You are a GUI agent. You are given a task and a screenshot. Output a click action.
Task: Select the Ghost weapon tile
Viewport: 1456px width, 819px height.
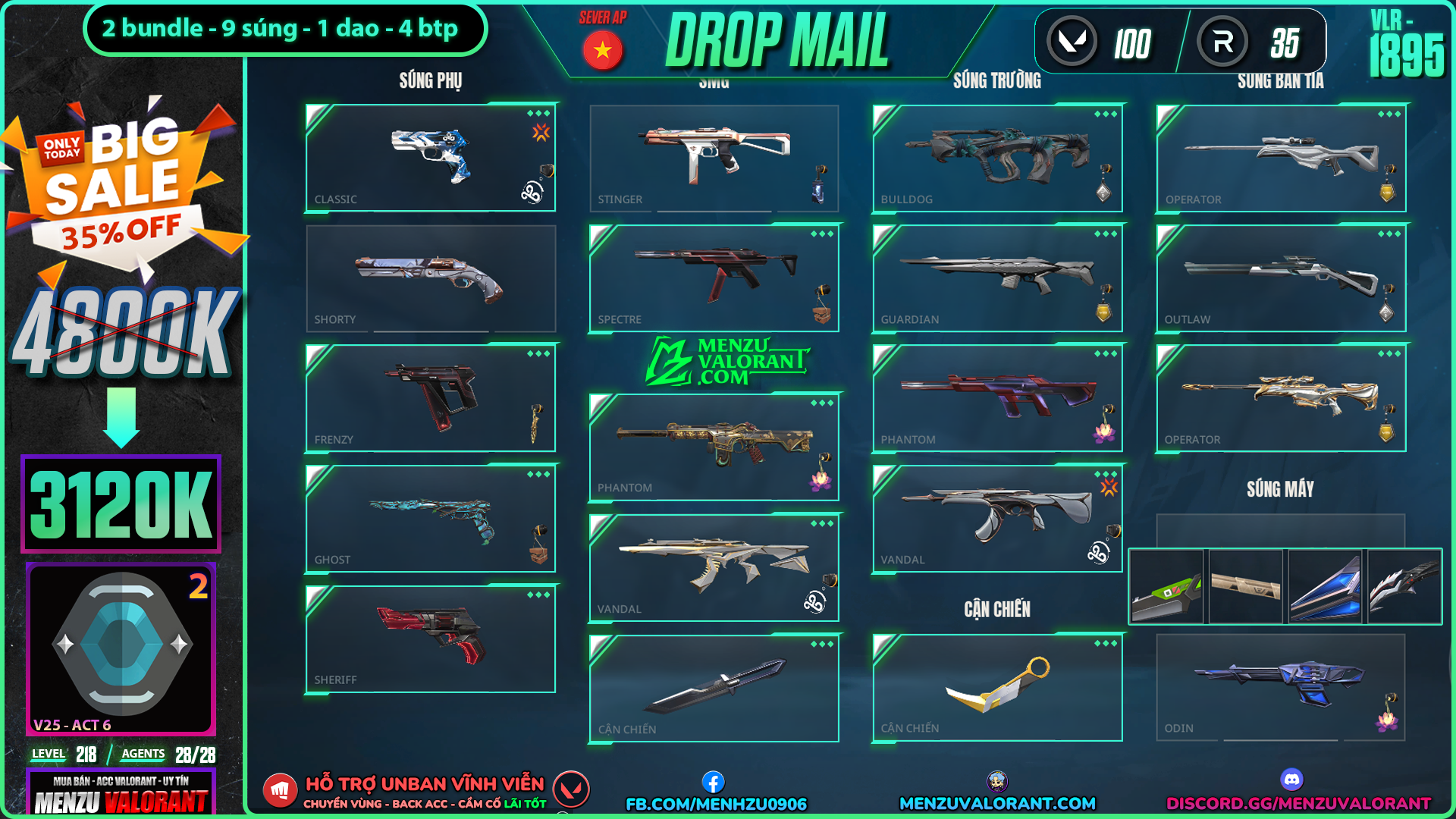pos(430,519)
